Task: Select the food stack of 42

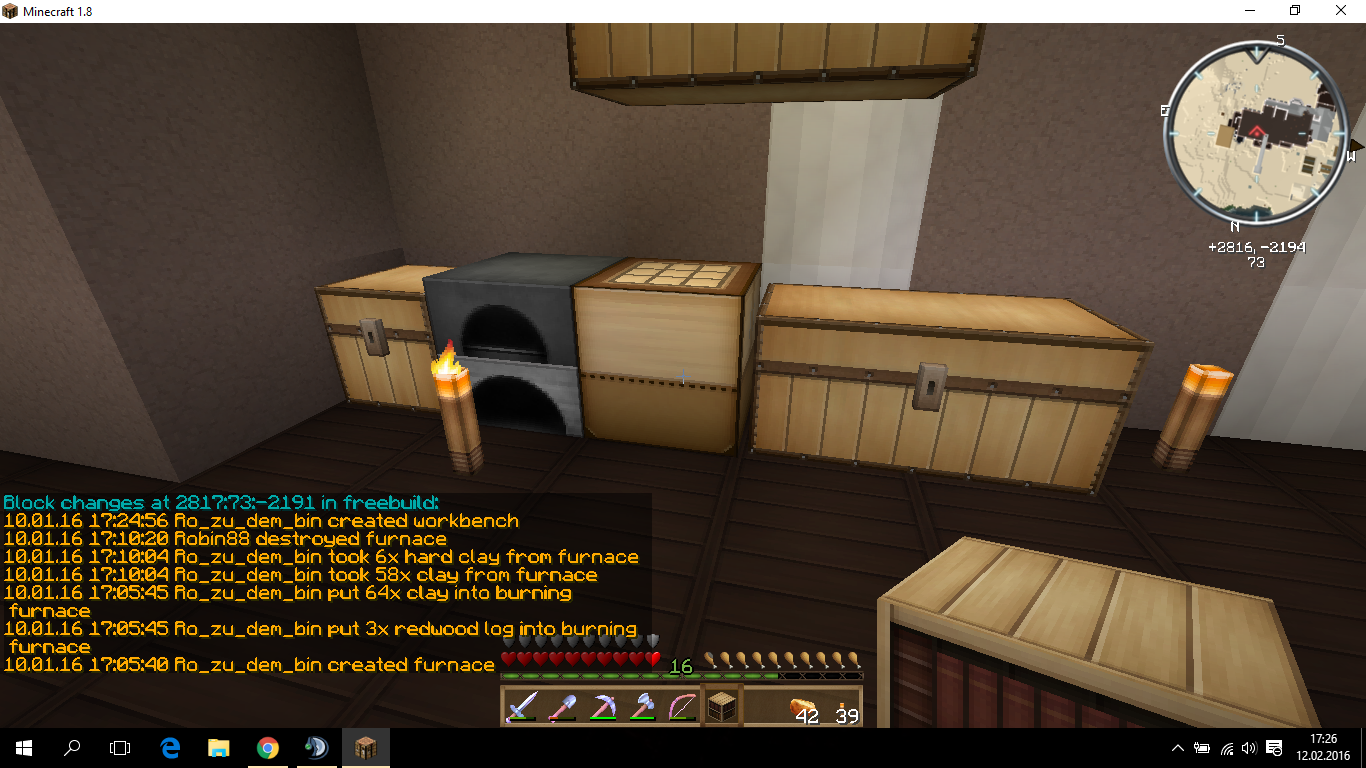Action: point(803,707)
